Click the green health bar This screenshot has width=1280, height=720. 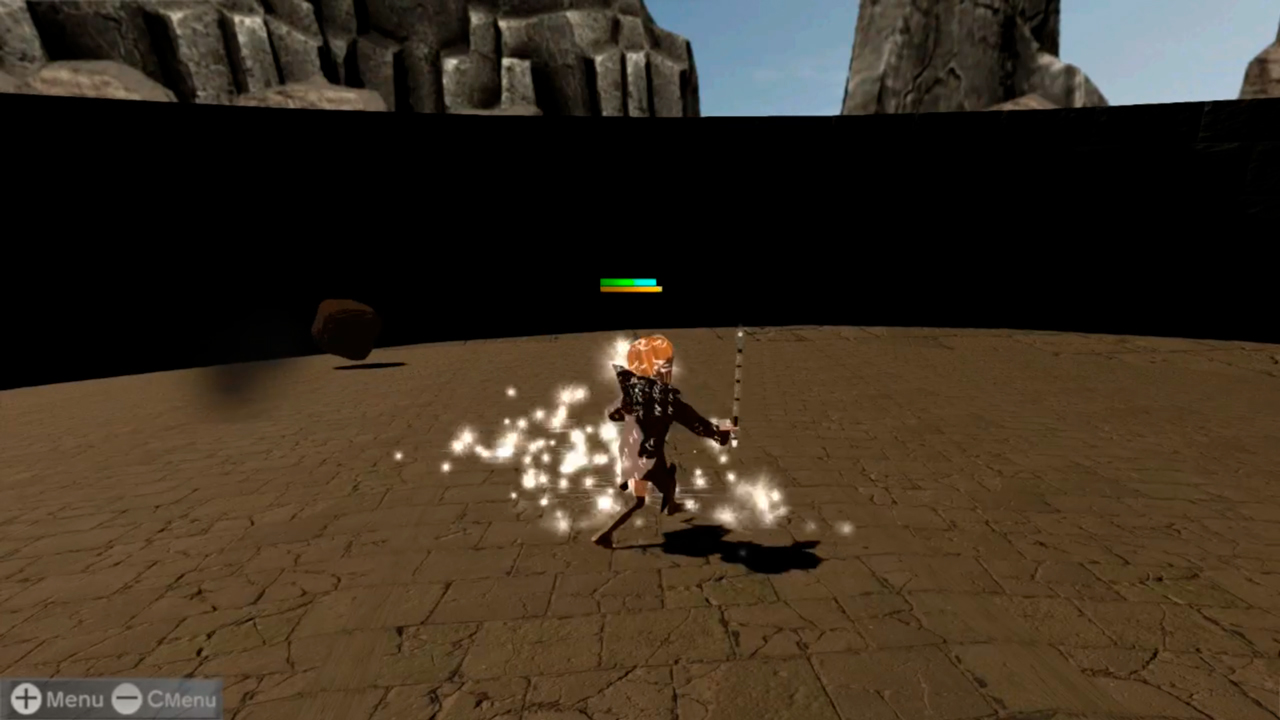(x=615, y=282)
